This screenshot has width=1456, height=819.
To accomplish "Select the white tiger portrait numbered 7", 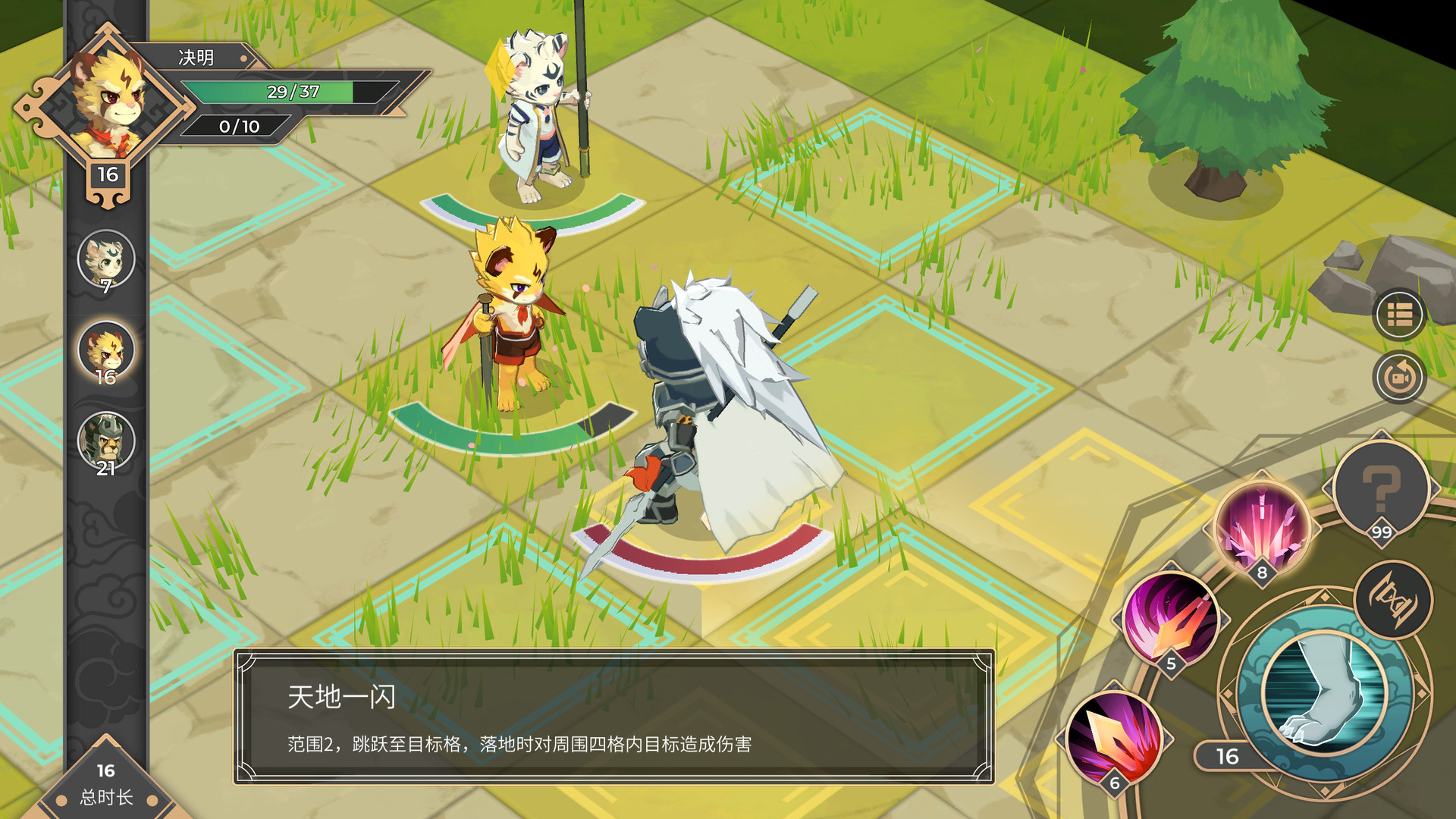I will (x=106, y=259).
